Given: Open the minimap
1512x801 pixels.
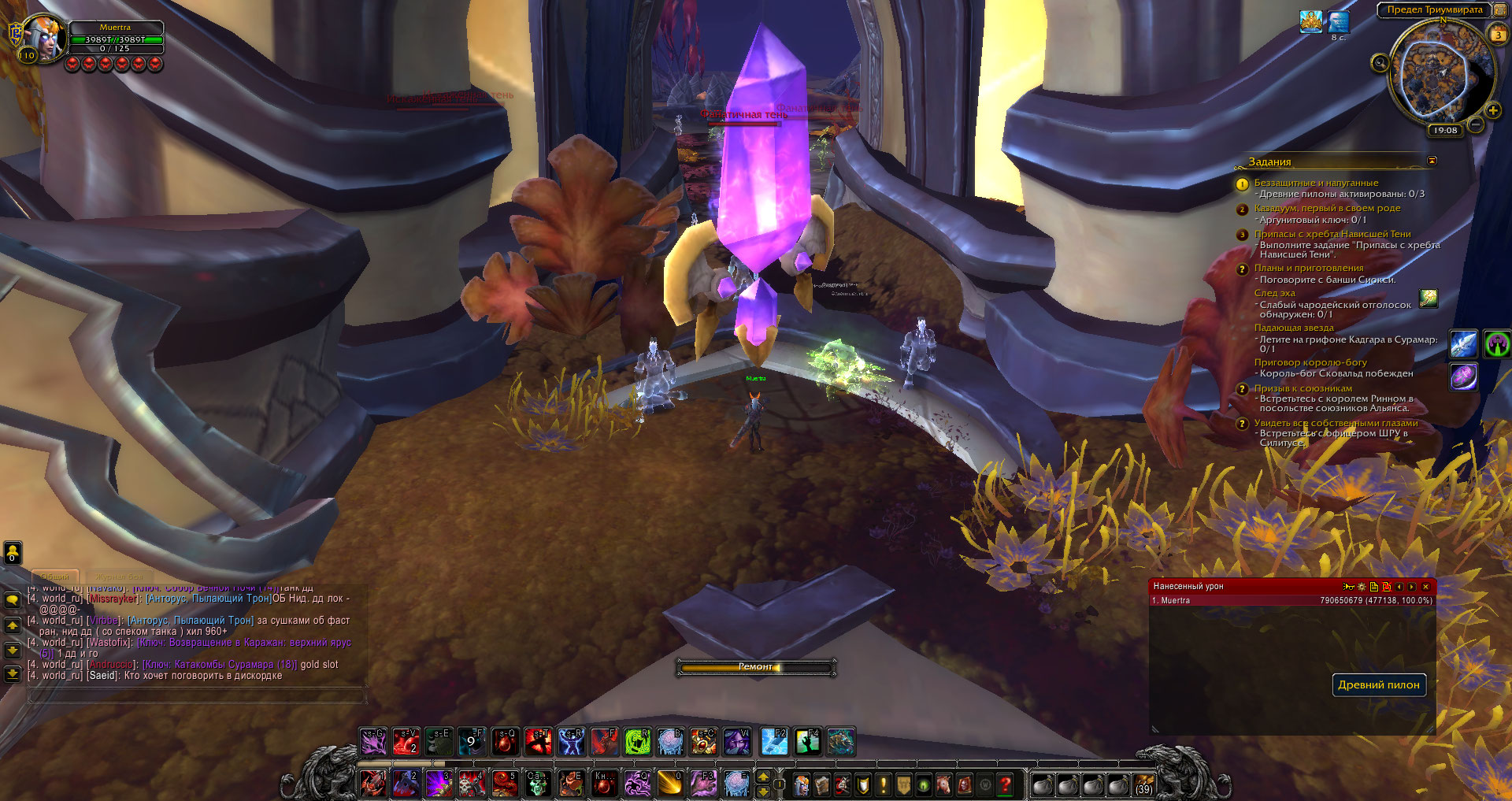Looking at the screenshot, I should coord(1440,73).
